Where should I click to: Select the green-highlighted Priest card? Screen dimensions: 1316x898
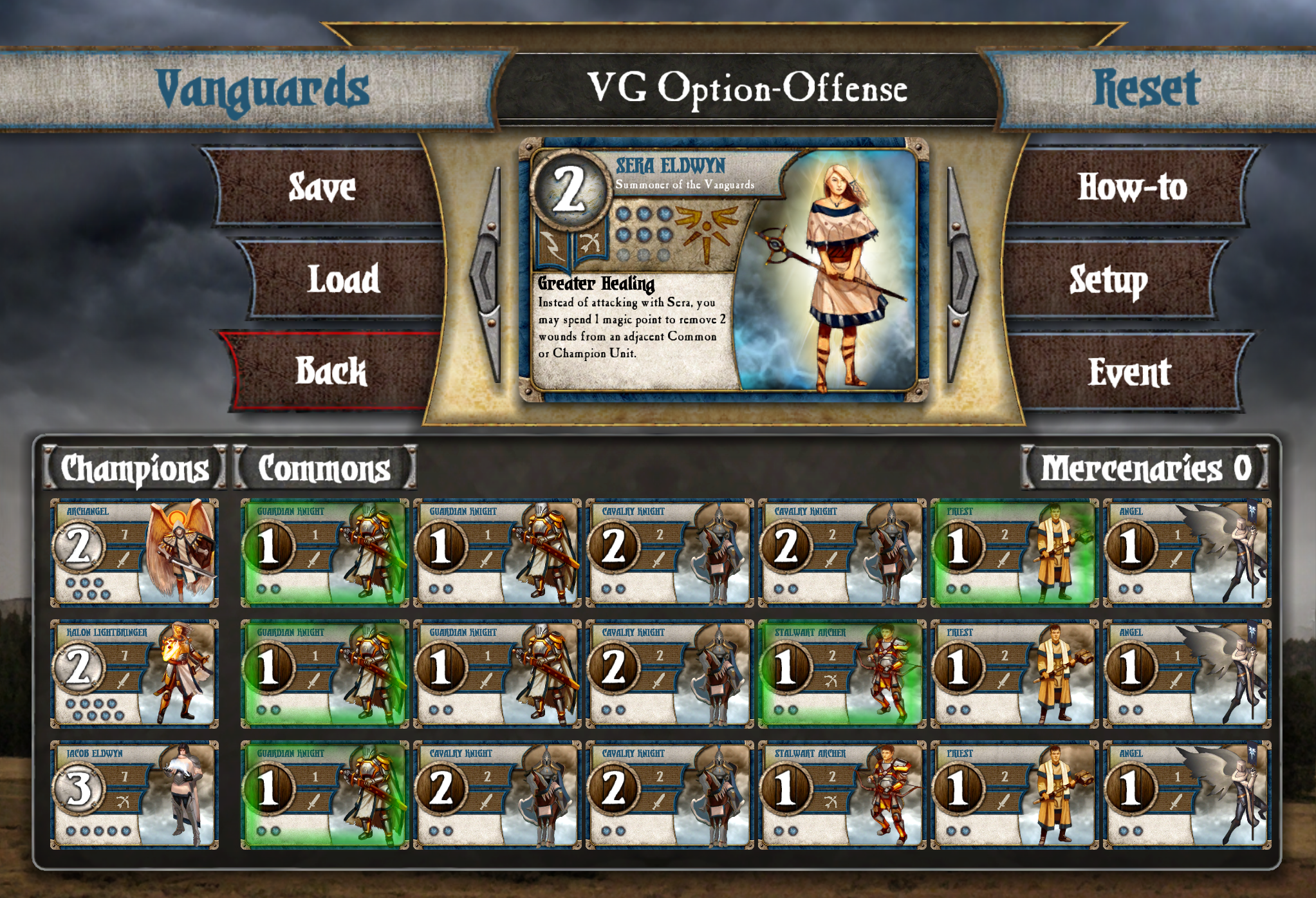(x=1014, y=553)
